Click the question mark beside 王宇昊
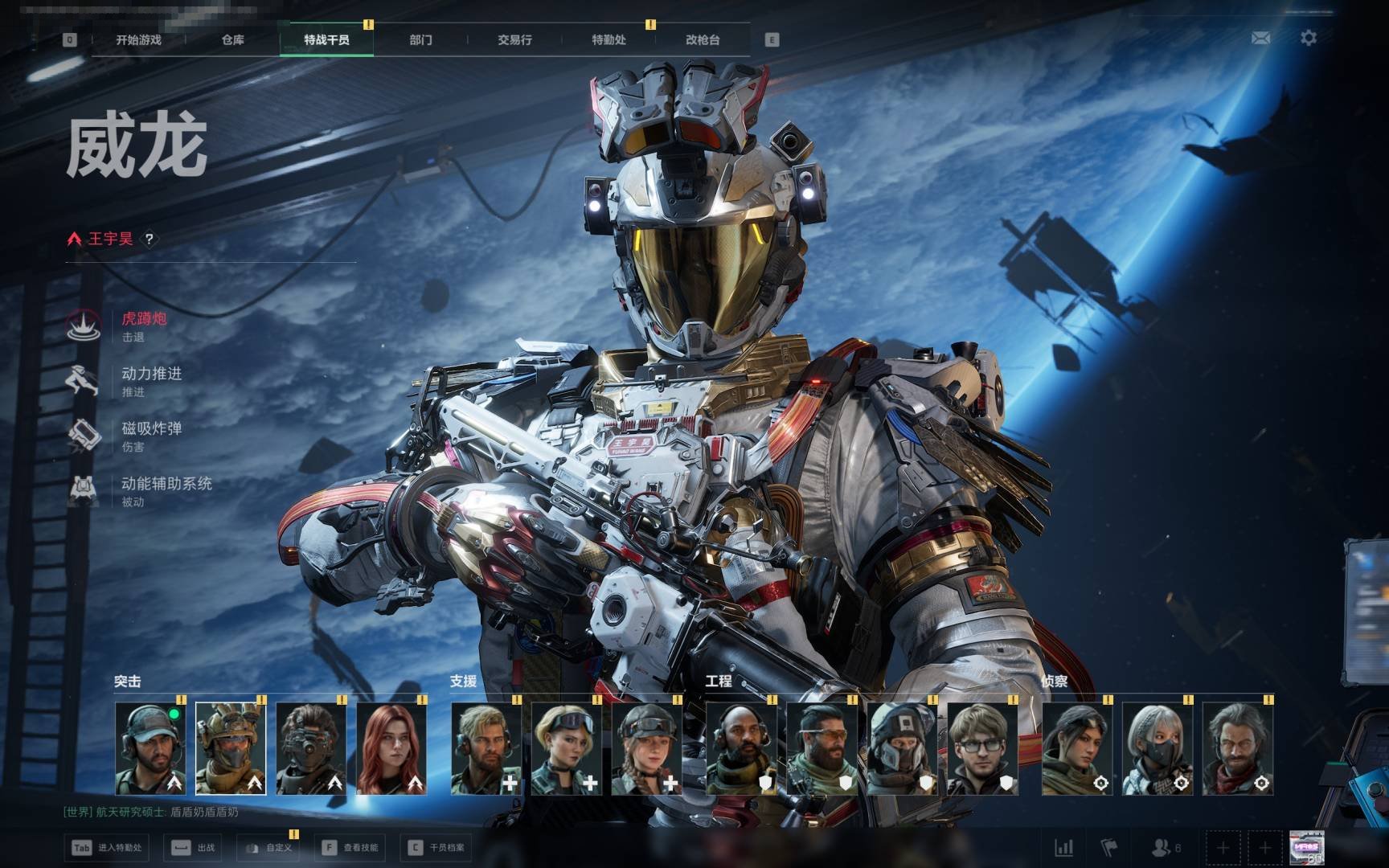 (x=149, y=239)
